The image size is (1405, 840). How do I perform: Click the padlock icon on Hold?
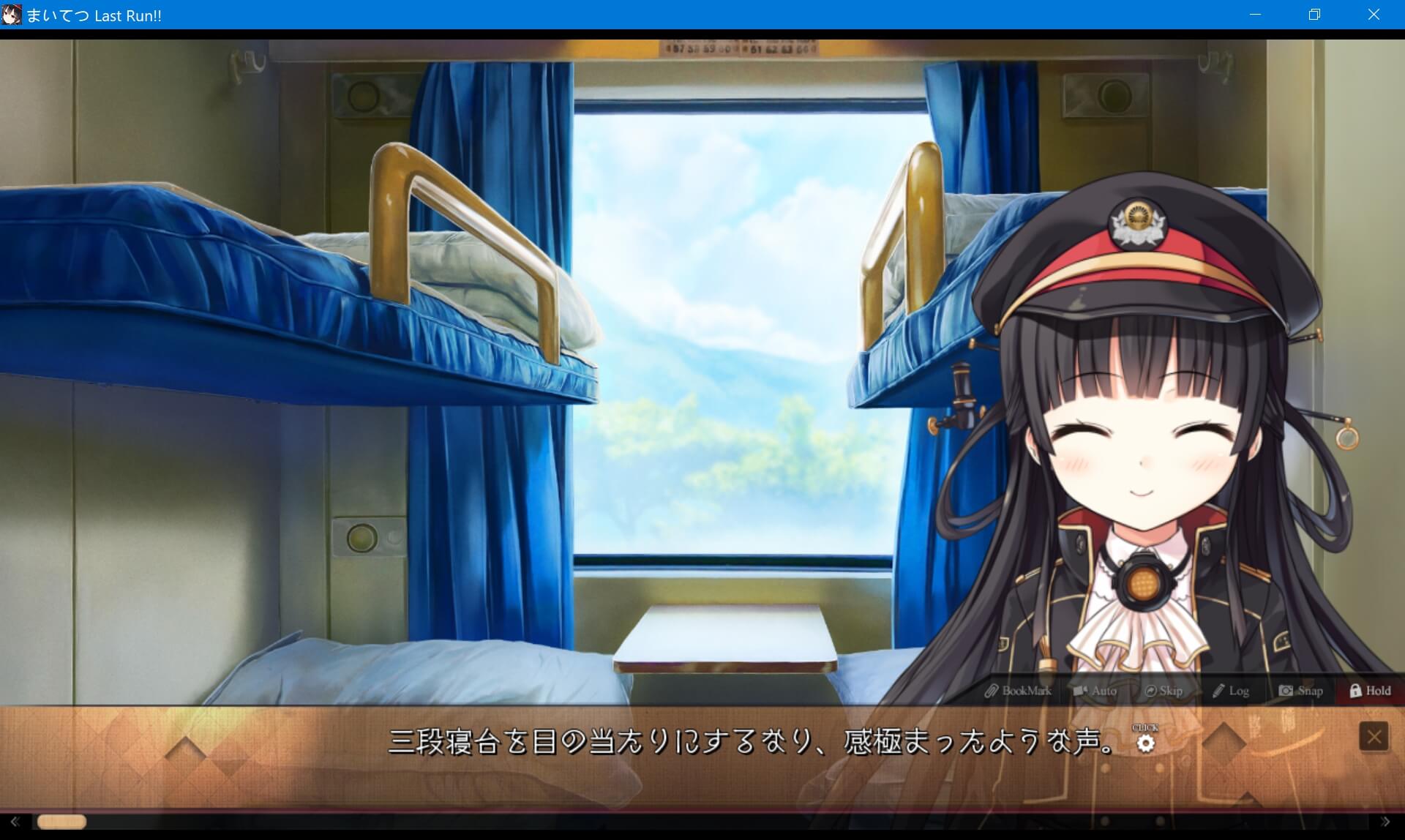click(1355, 691)
